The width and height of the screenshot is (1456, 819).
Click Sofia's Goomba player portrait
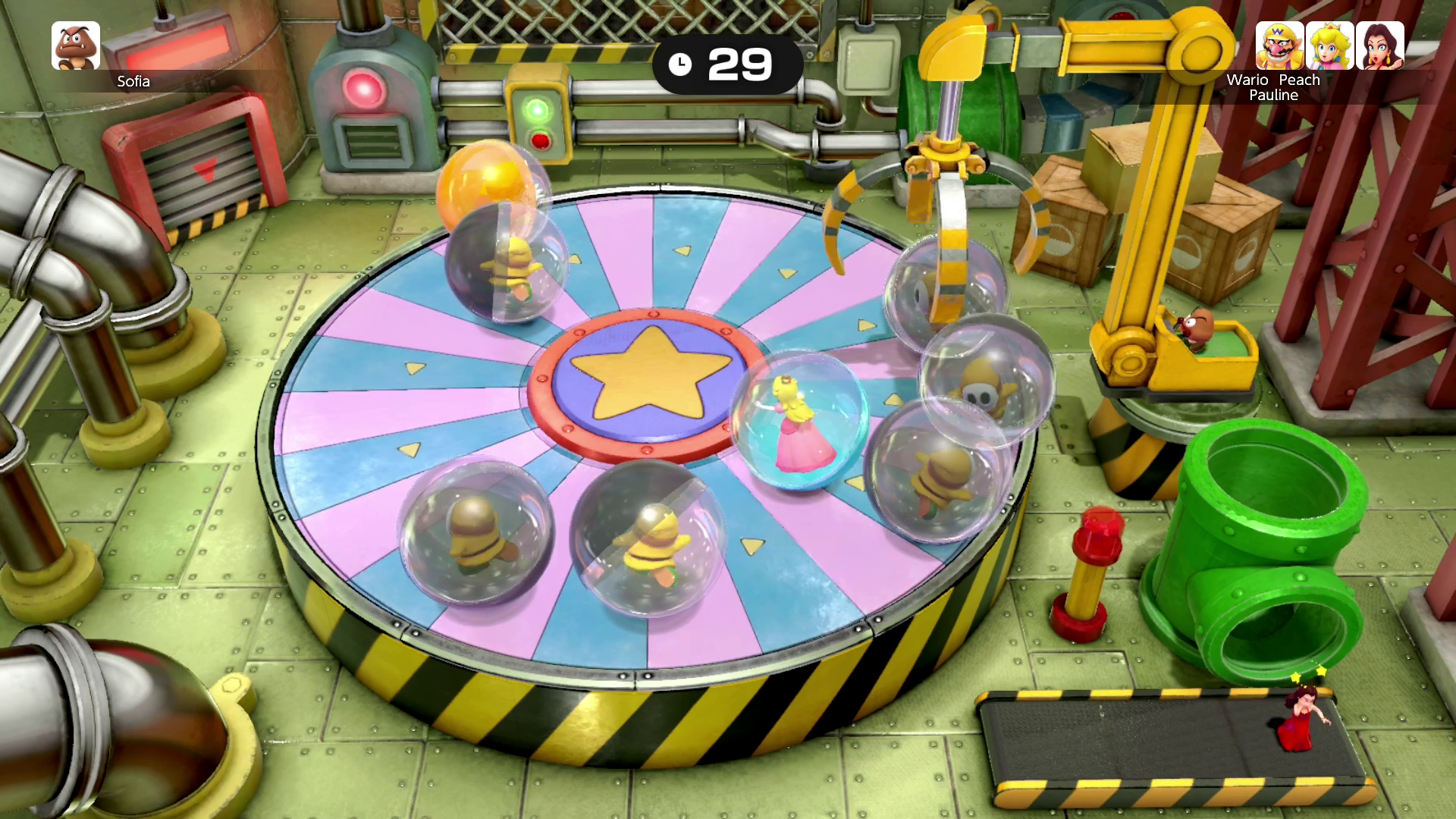point(76,45)
